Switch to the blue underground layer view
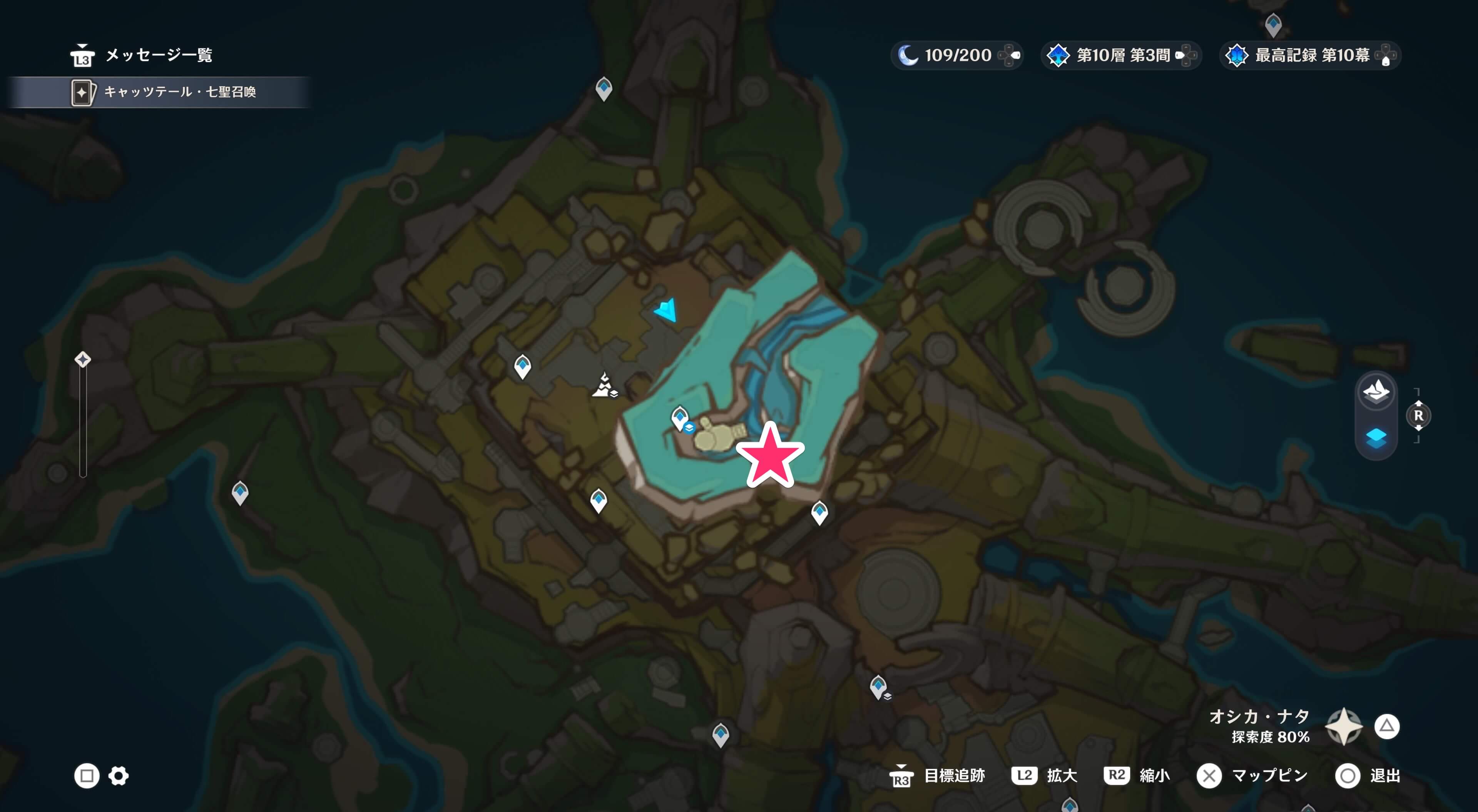This screenshot has height=812, width=1478. 1376,438
